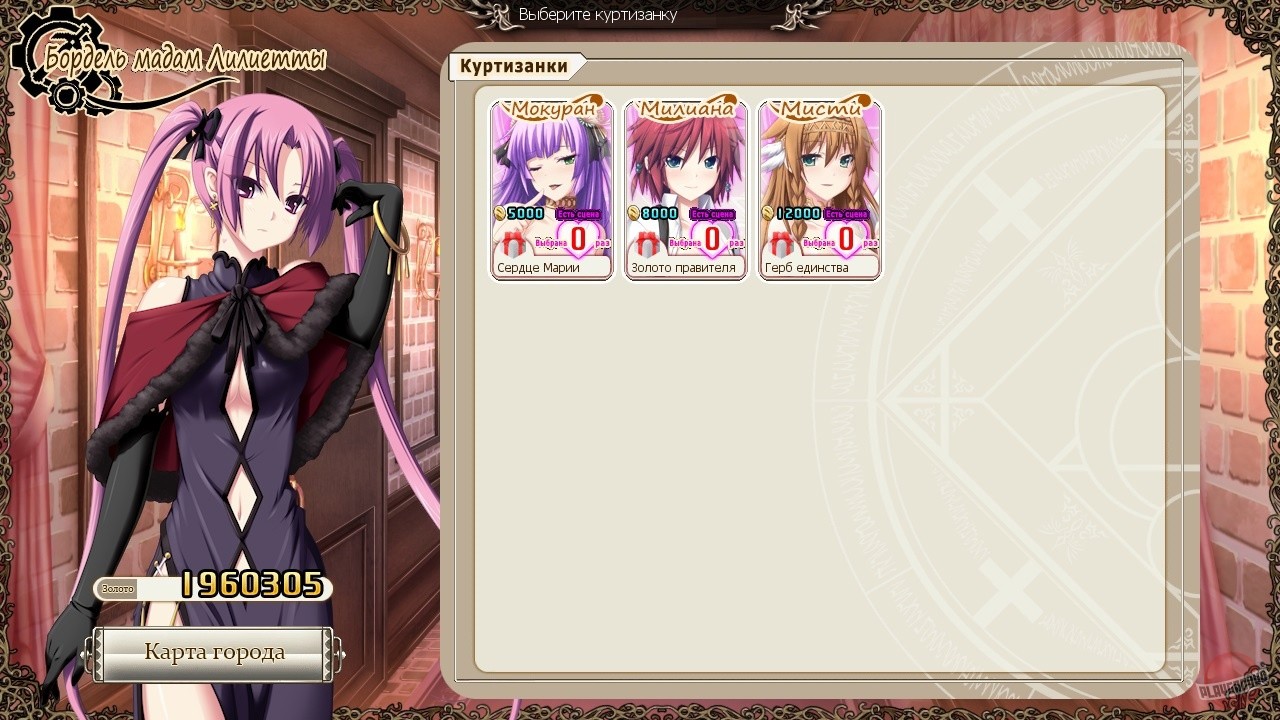Image resolution: width=1280 pixels, height=720 pixels.
Task: Click the Выберите куртизанку header banner
Action: 597,15
